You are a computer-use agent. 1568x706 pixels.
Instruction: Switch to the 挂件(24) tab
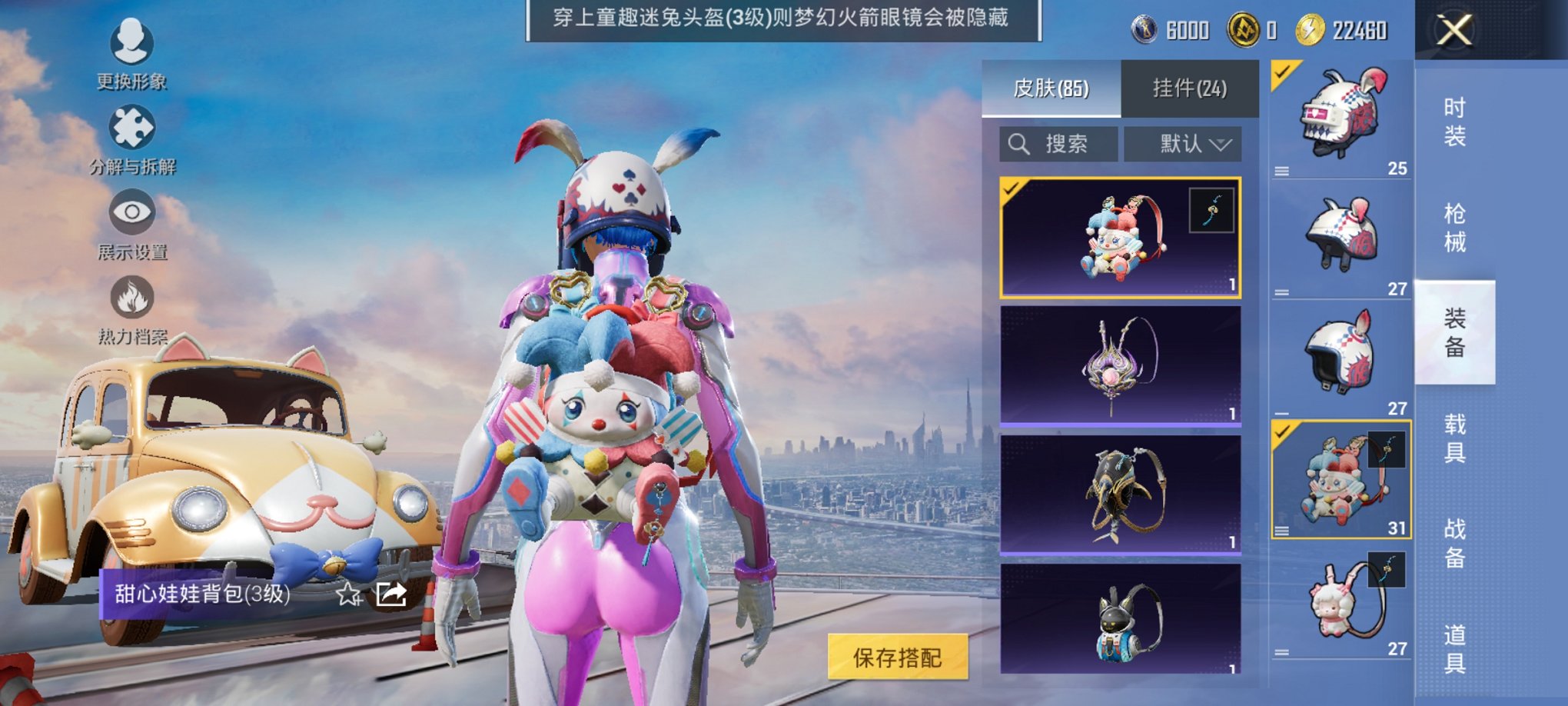[1190, 88]
